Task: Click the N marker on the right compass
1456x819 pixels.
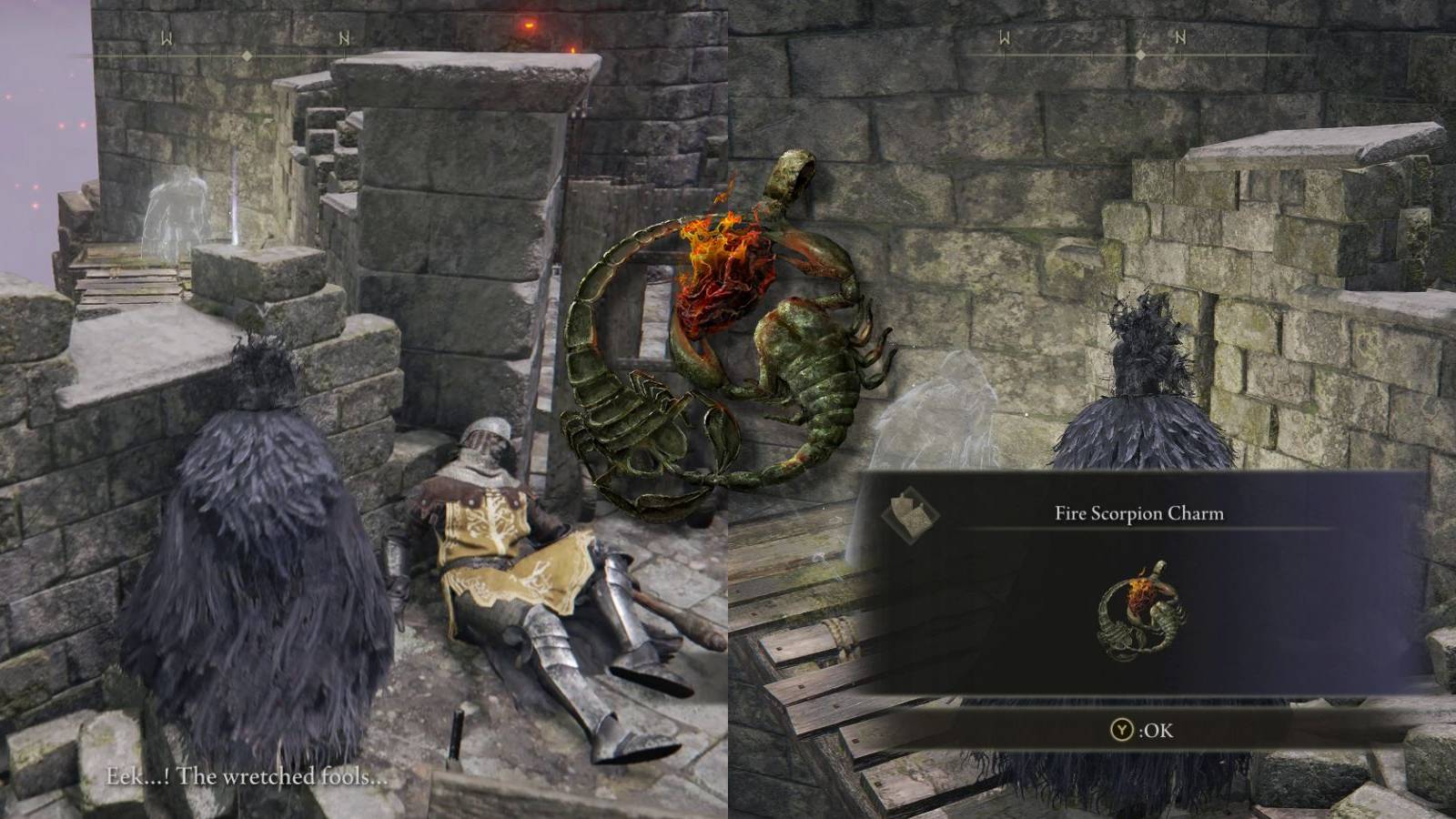Action: [1180, 38]
